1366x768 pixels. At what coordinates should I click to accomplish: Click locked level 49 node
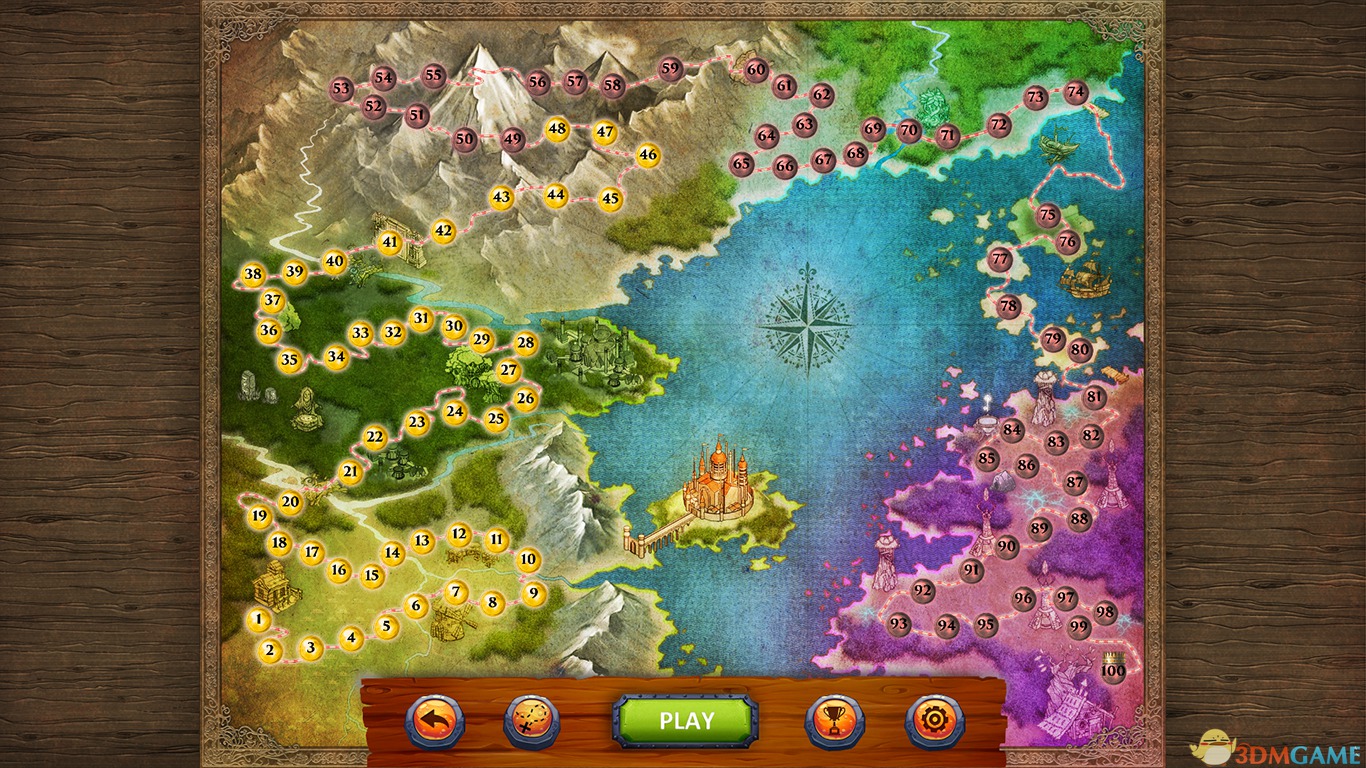(513, 139)
